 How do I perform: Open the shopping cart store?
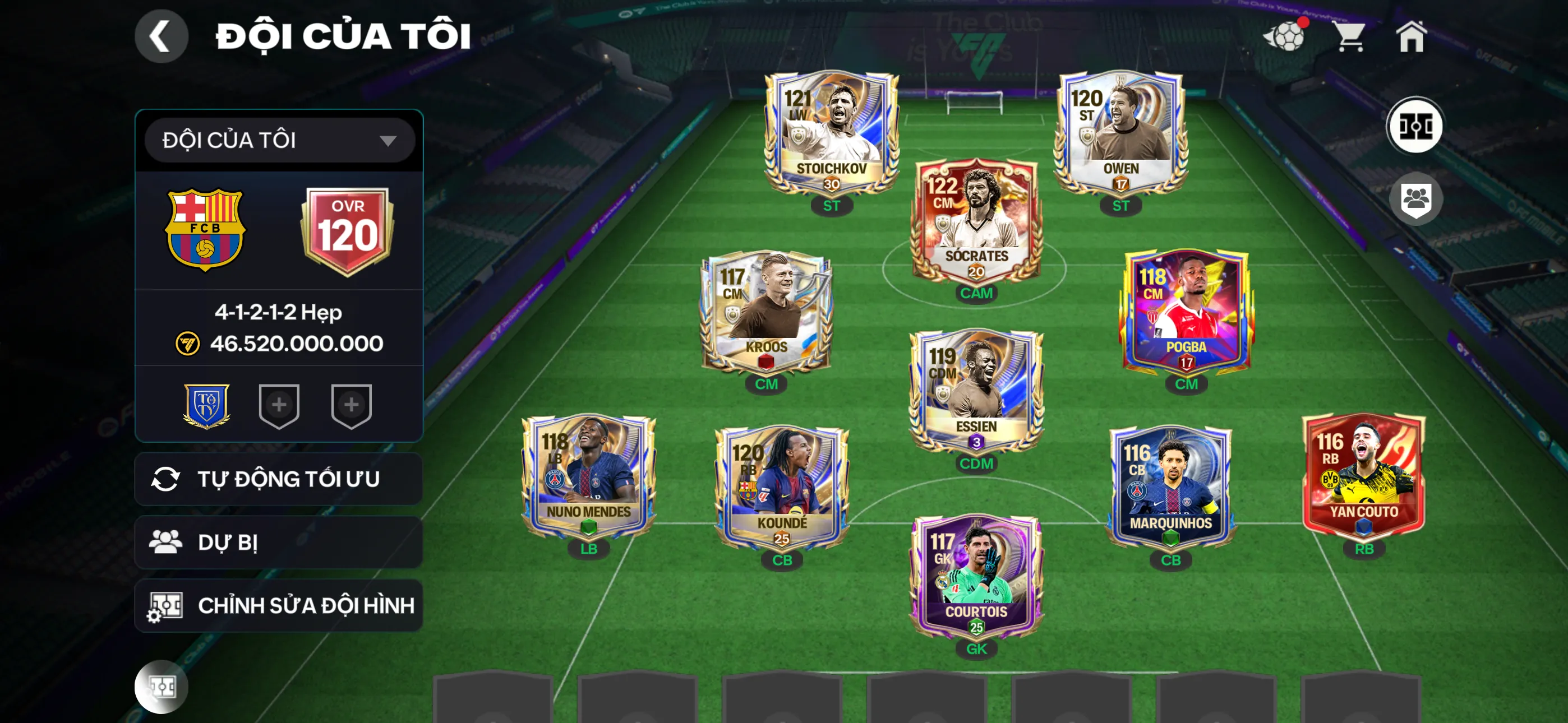[x=1349, y=36]
